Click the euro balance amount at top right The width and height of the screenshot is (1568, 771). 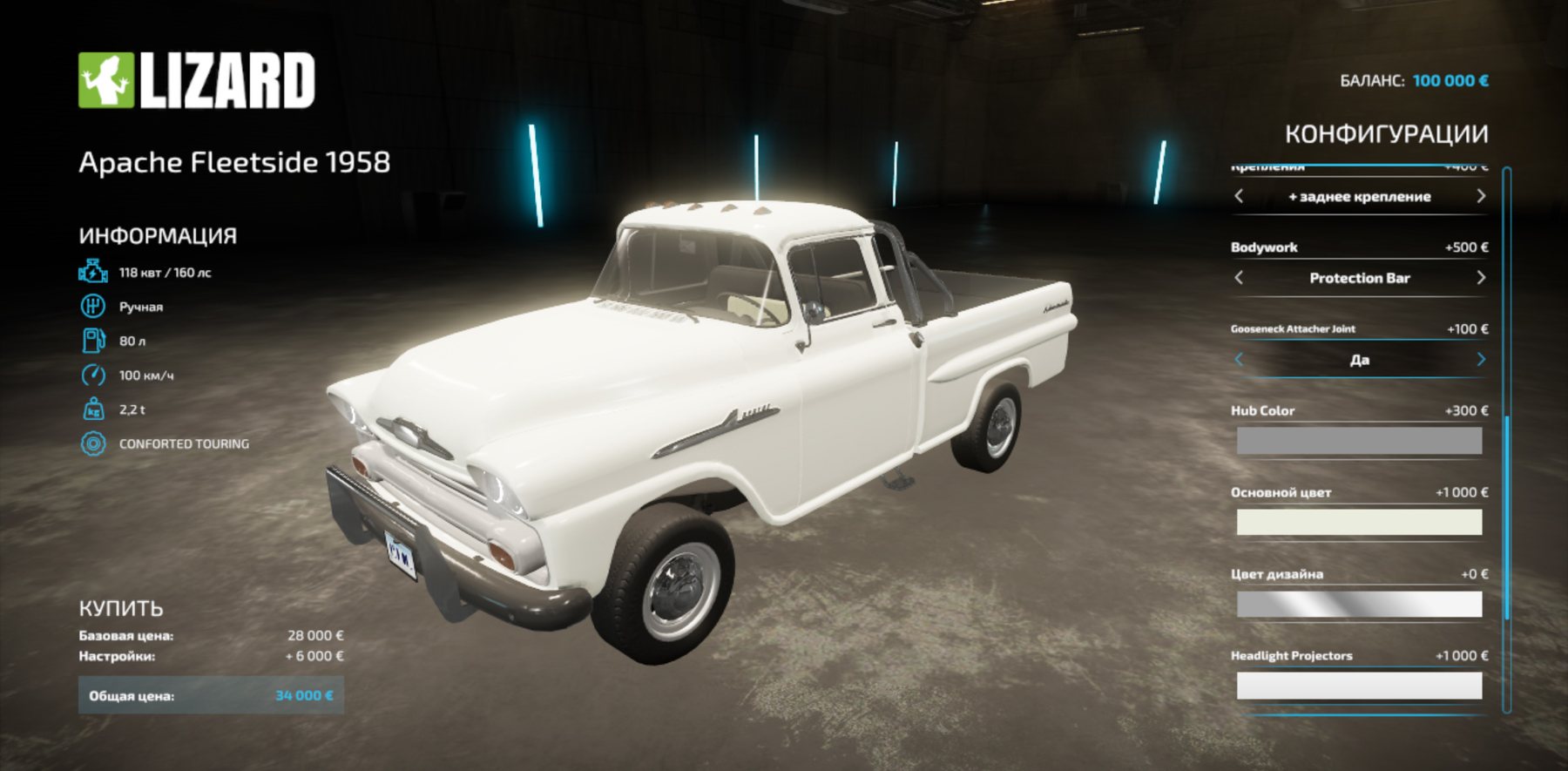pos(1453,80)
